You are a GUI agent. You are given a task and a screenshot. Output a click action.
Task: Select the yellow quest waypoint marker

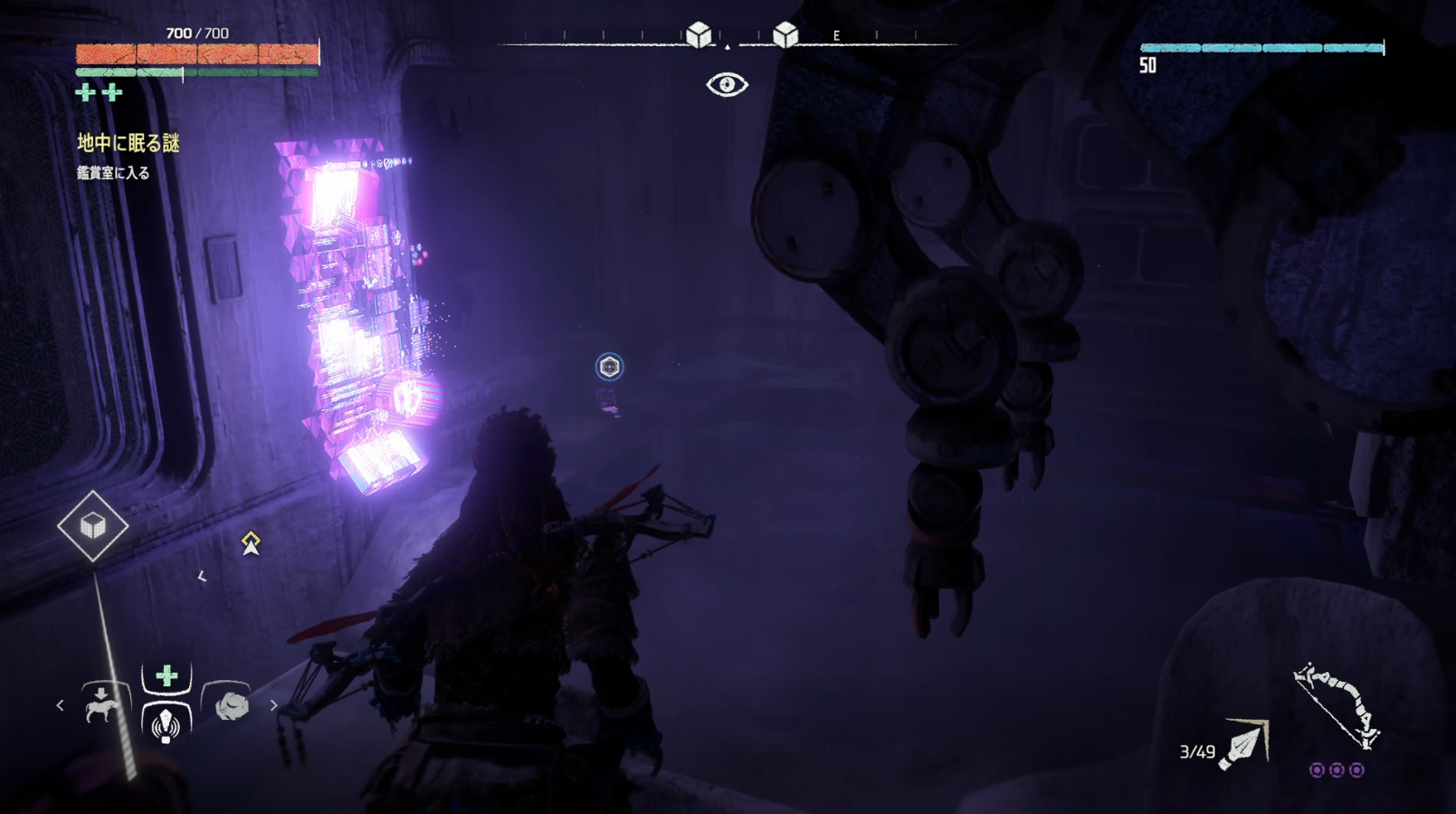[x=251, y=542]
